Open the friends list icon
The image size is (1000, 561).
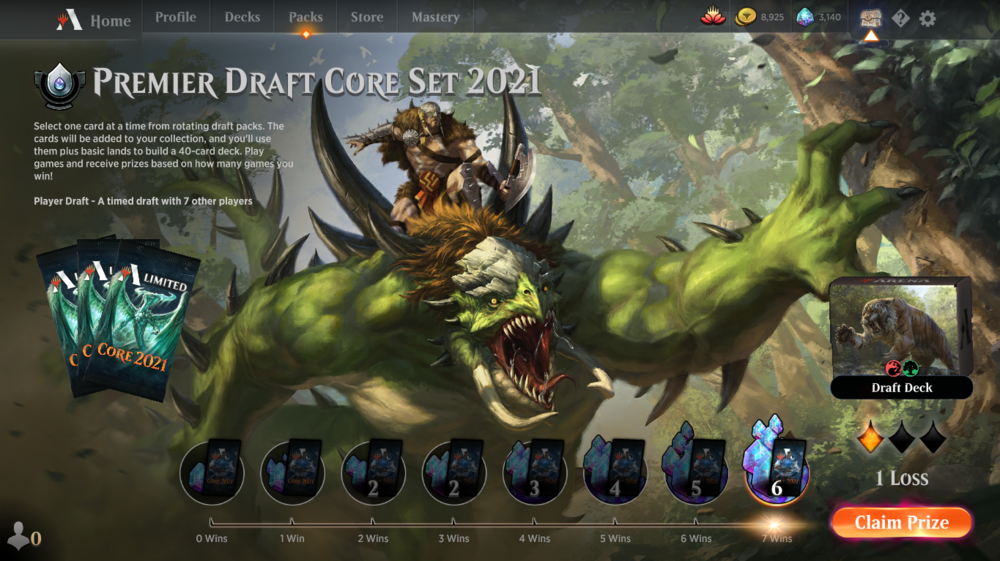point(22,537)
